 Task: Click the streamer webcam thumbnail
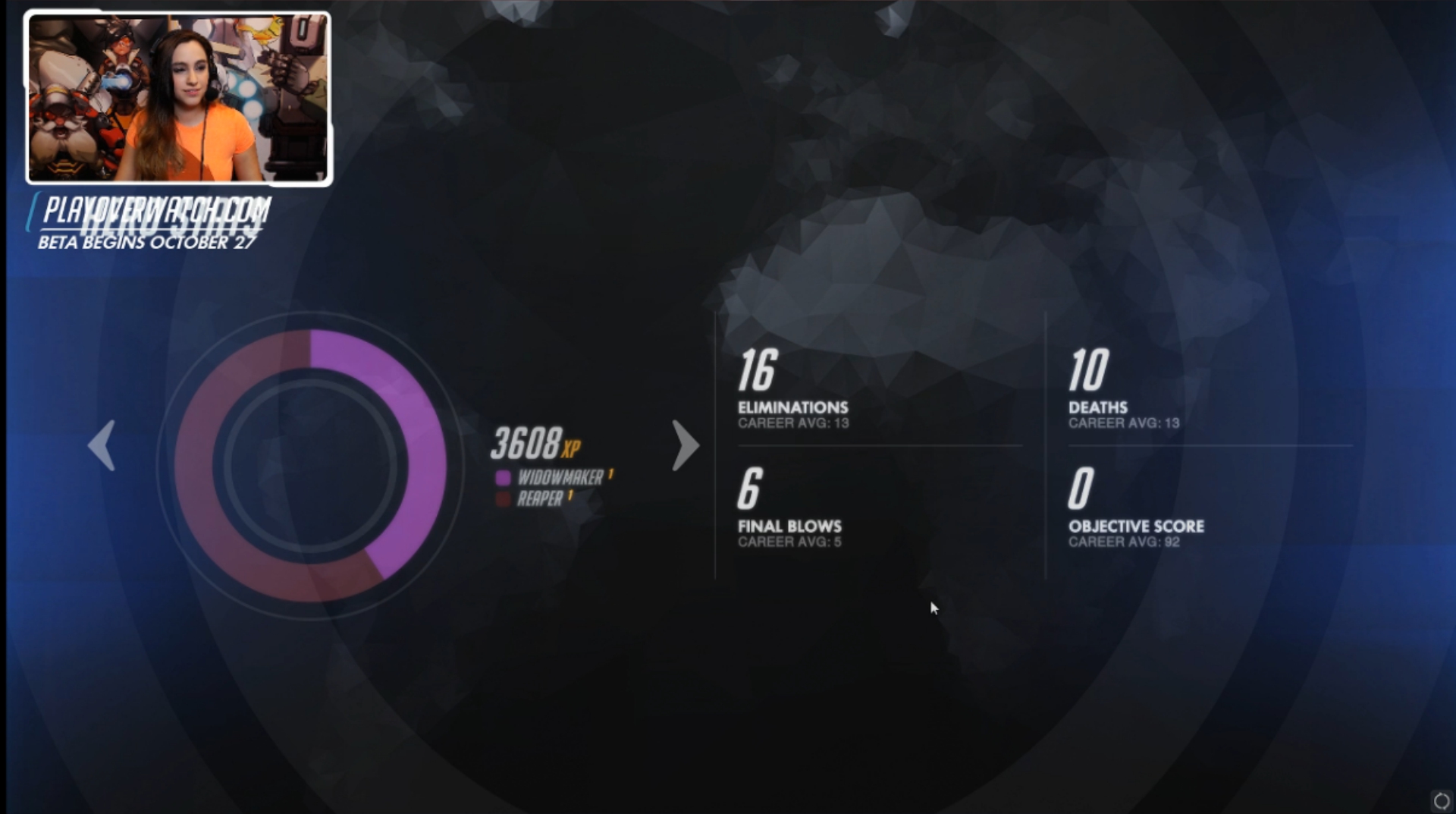pyautogui.click(x=179, y=99)
